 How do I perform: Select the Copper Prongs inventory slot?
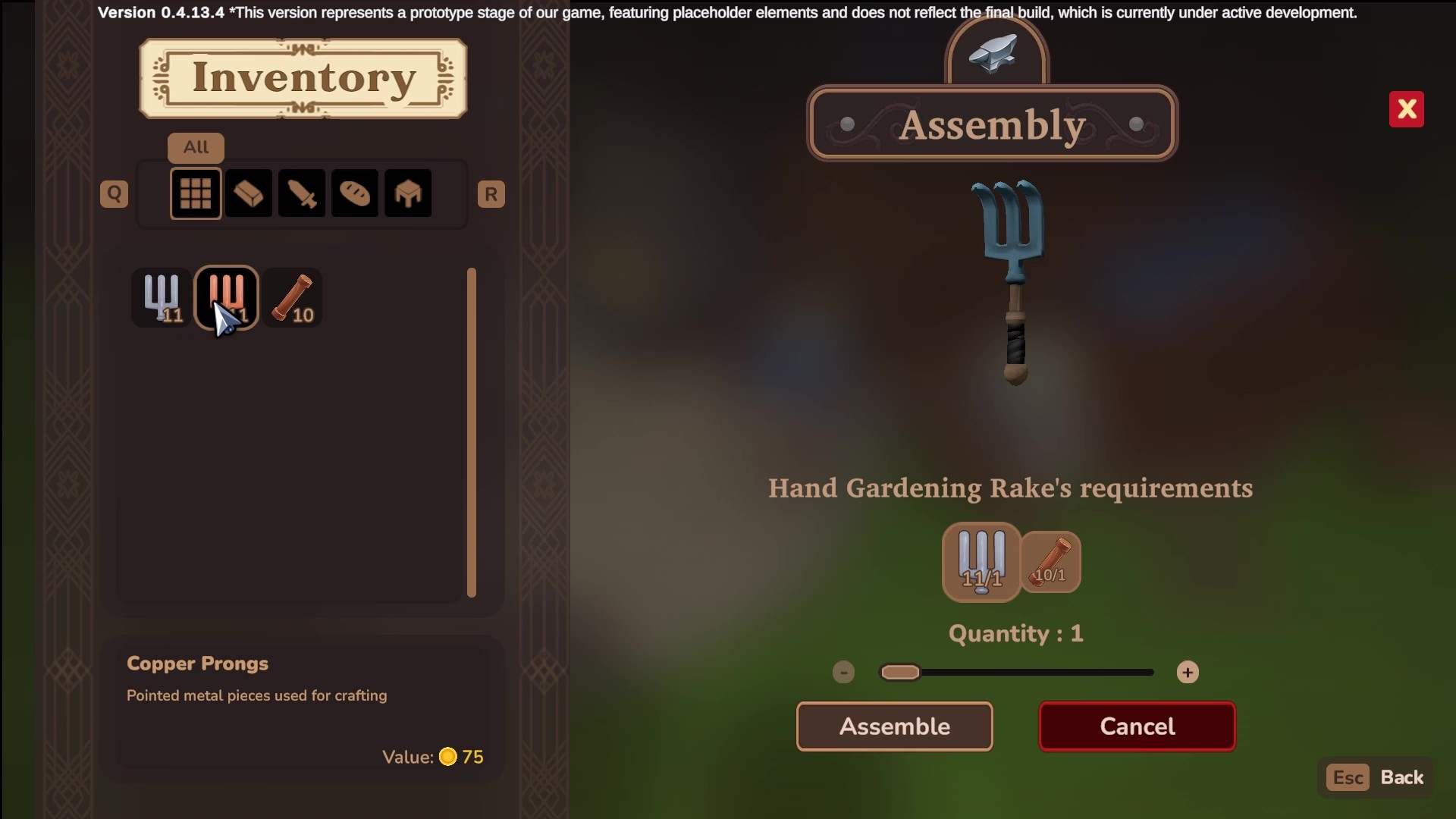pyautogui.click(x=227, y=297)
